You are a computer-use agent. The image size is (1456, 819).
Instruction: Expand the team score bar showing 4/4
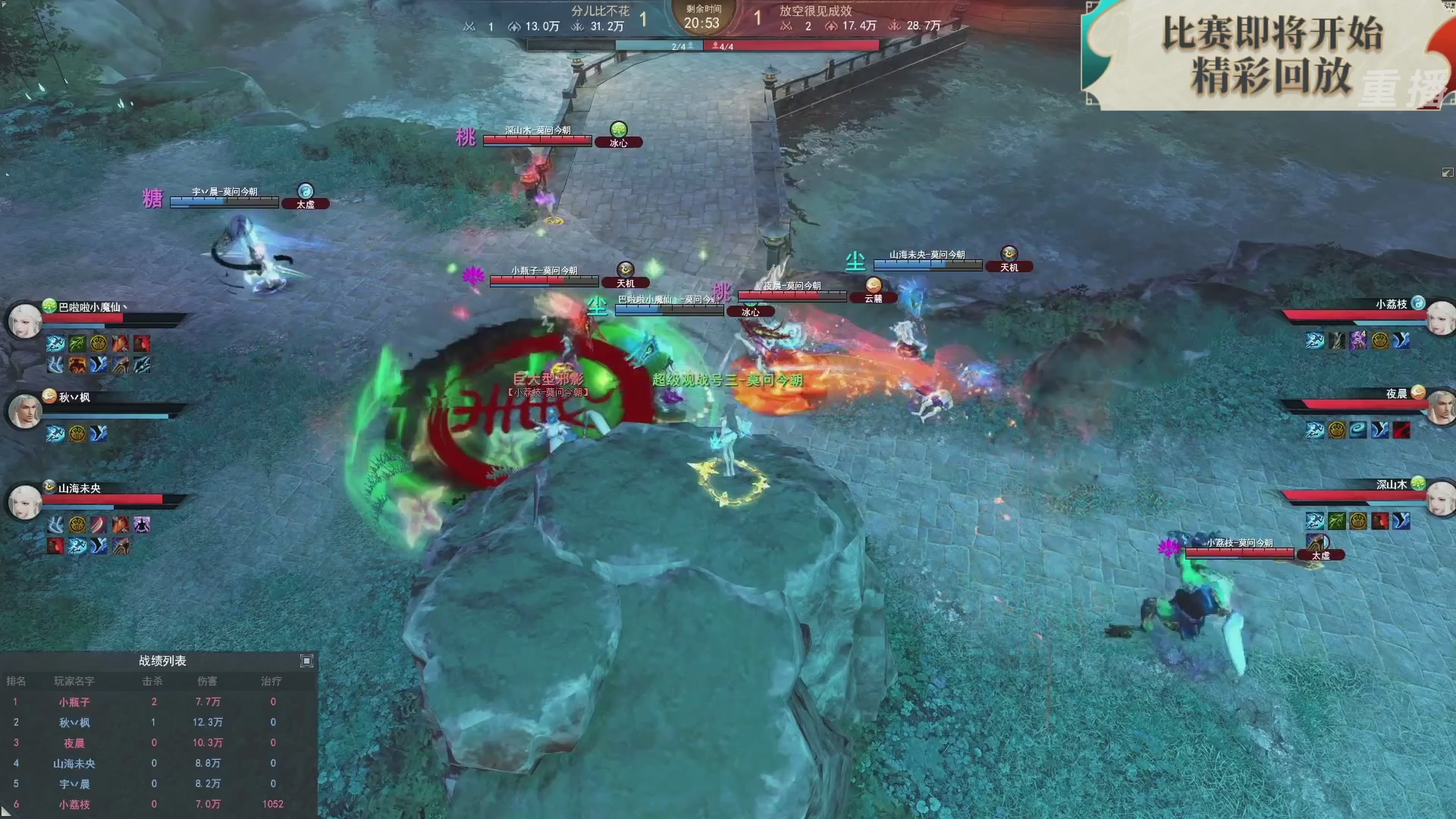click(x=724, y=45)
